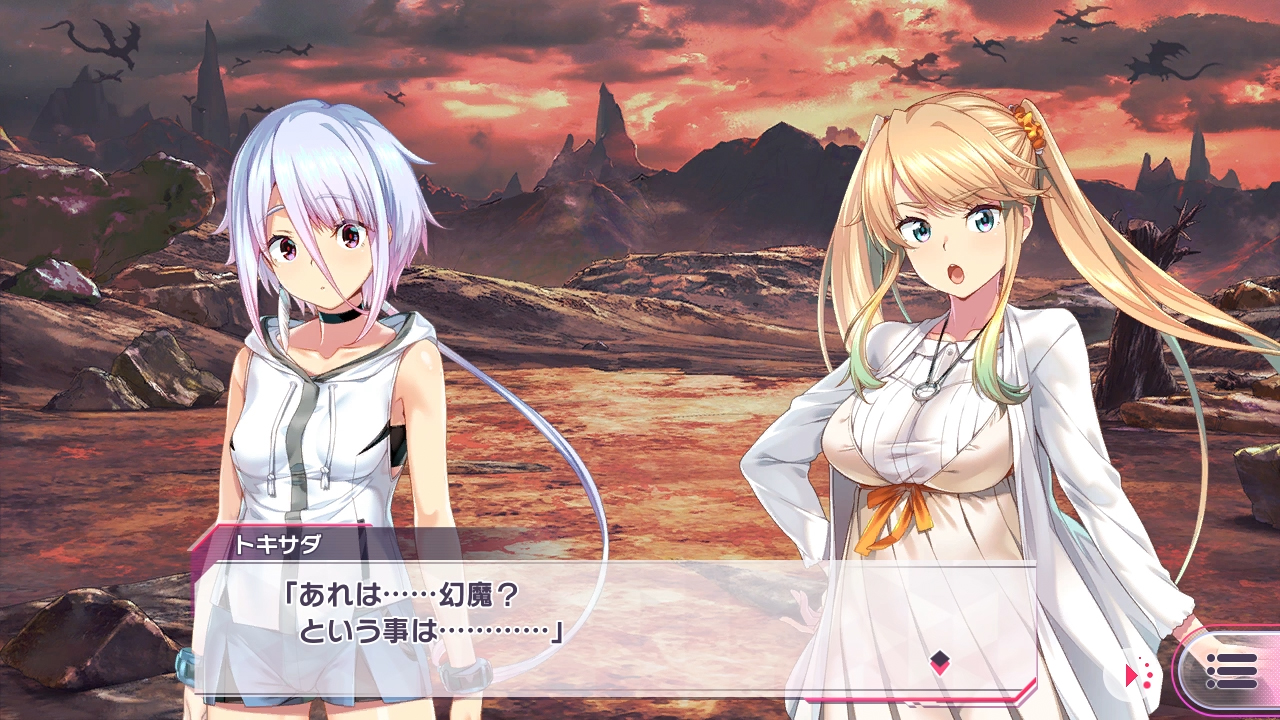Advance dialogue via the diamond continue indicator
Image resolution: width=1280 pixels, height=720 pixels.
[939, 659]
